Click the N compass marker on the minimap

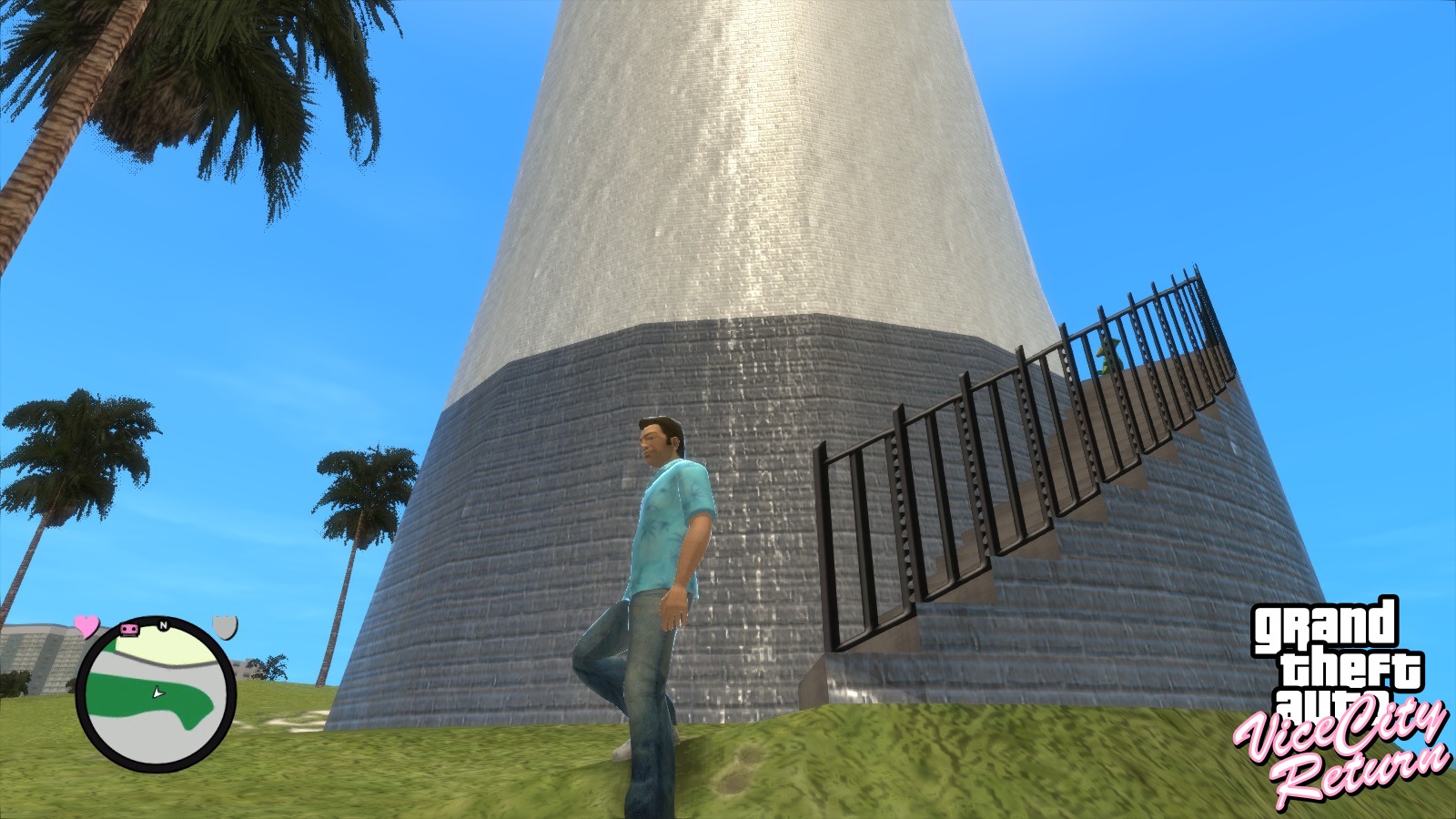(x=164, y=625)
